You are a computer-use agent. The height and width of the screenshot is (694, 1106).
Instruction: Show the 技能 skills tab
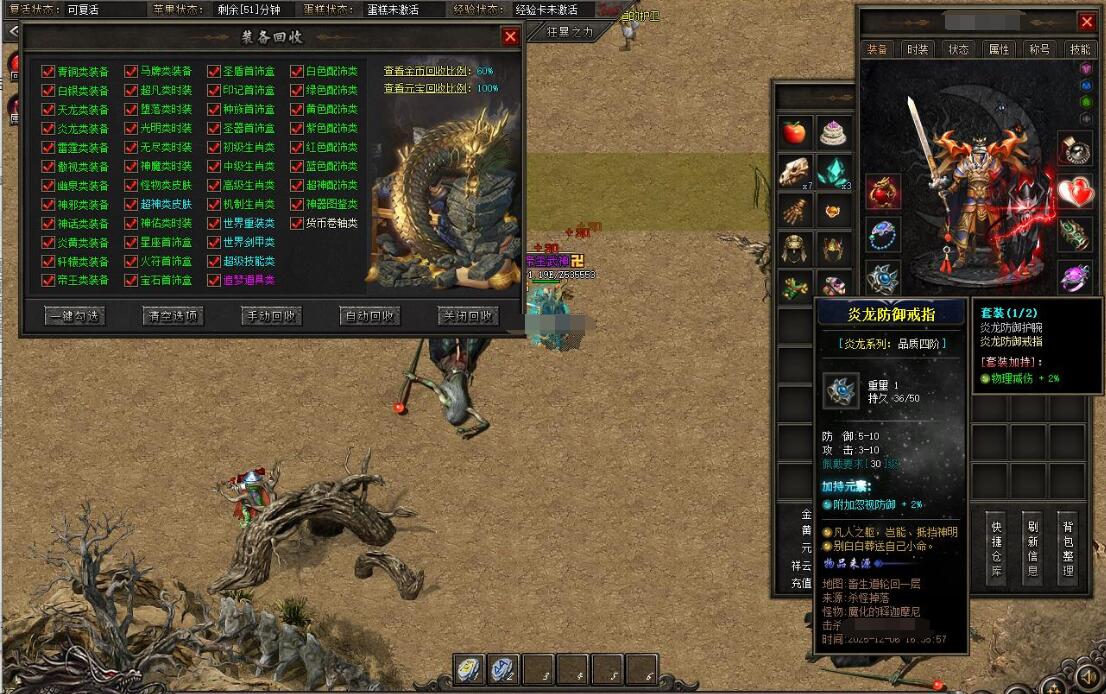pyautogui.click(x=1080, y=49)
